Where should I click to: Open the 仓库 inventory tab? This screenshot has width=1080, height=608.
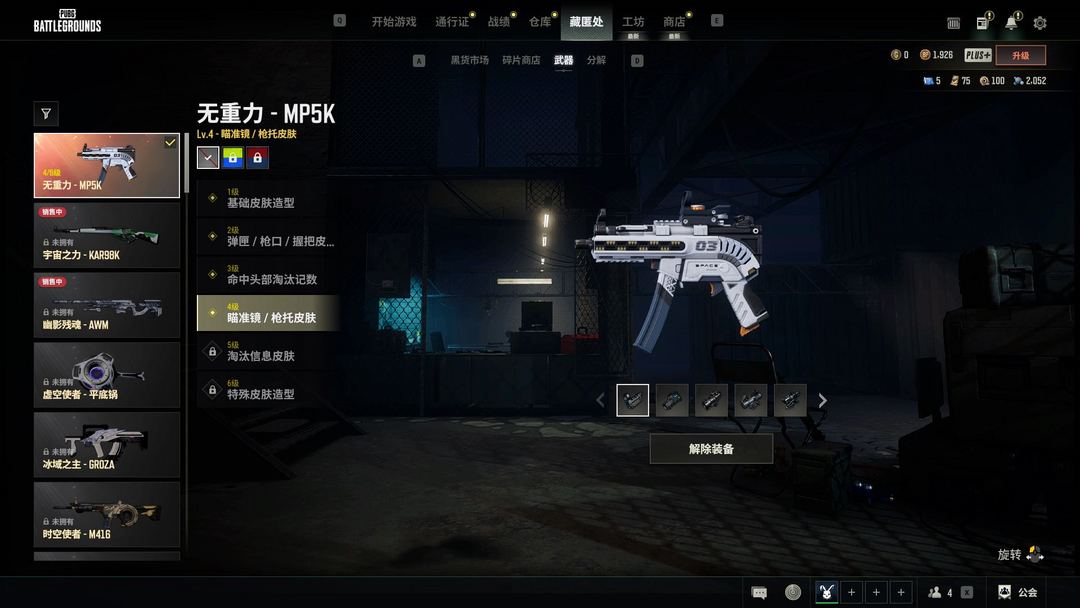click(x=540, y=22)
